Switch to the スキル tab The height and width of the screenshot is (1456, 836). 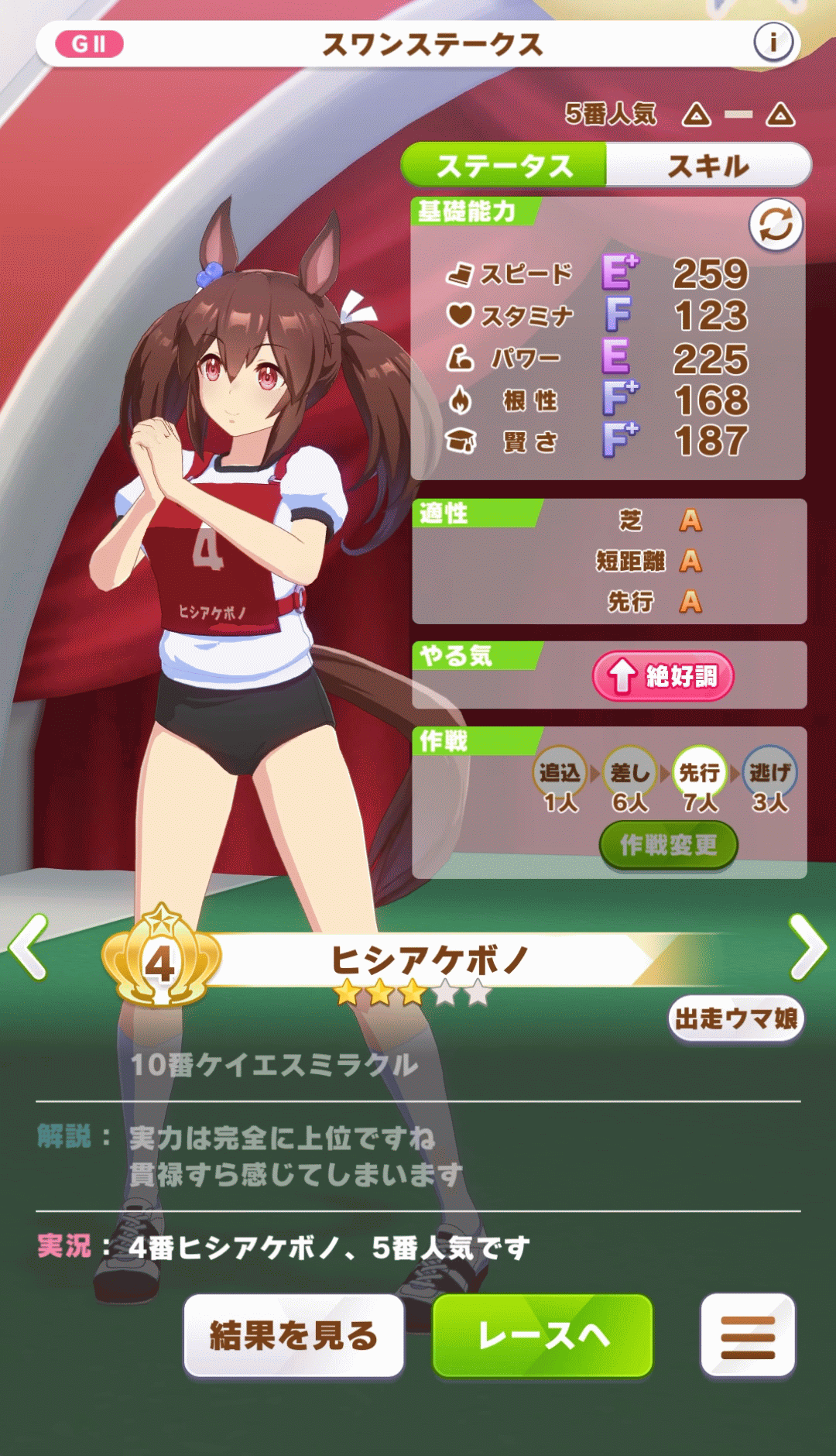tap(708, 166)
